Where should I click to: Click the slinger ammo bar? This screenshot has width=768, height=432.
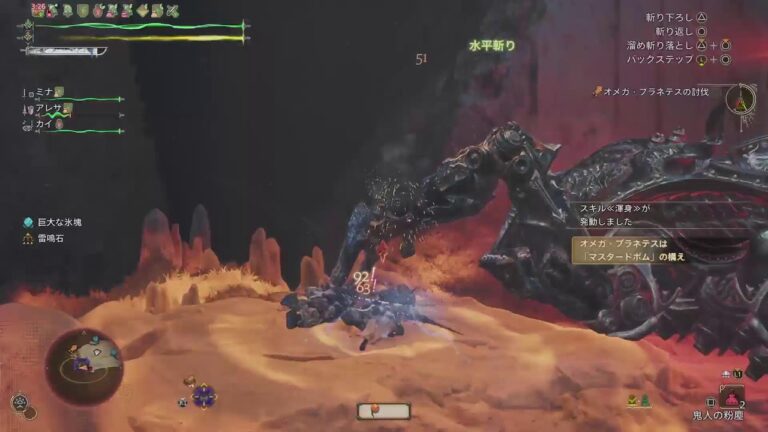click(383, 410)
